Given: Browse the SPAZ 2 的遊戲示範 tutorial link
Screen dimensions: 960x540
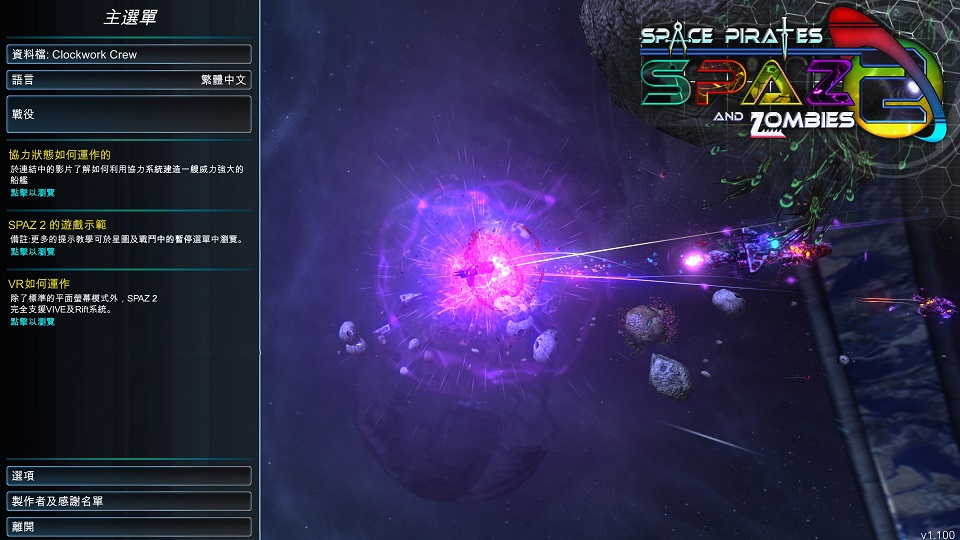Looking at the screenshot, I should point(33,253).
